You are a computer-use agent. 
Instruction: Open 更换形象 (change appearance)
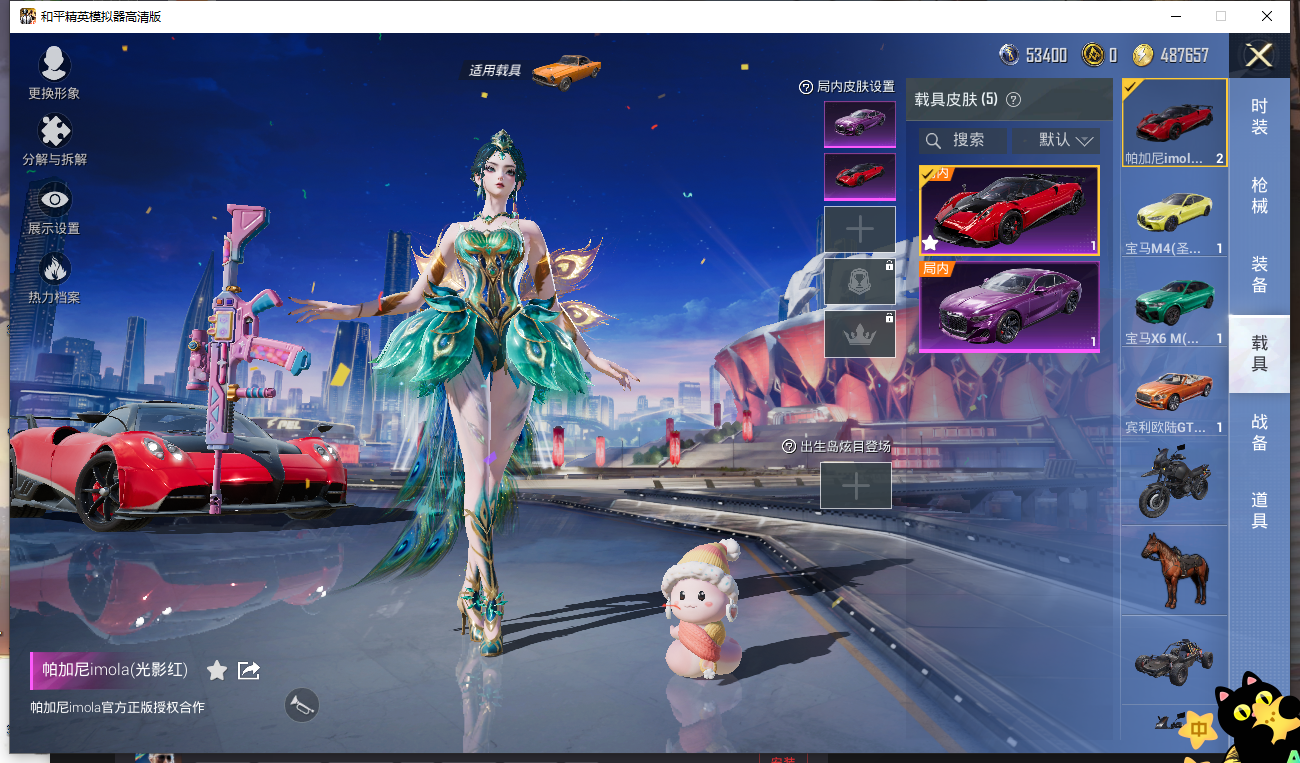tap(54, 72)
